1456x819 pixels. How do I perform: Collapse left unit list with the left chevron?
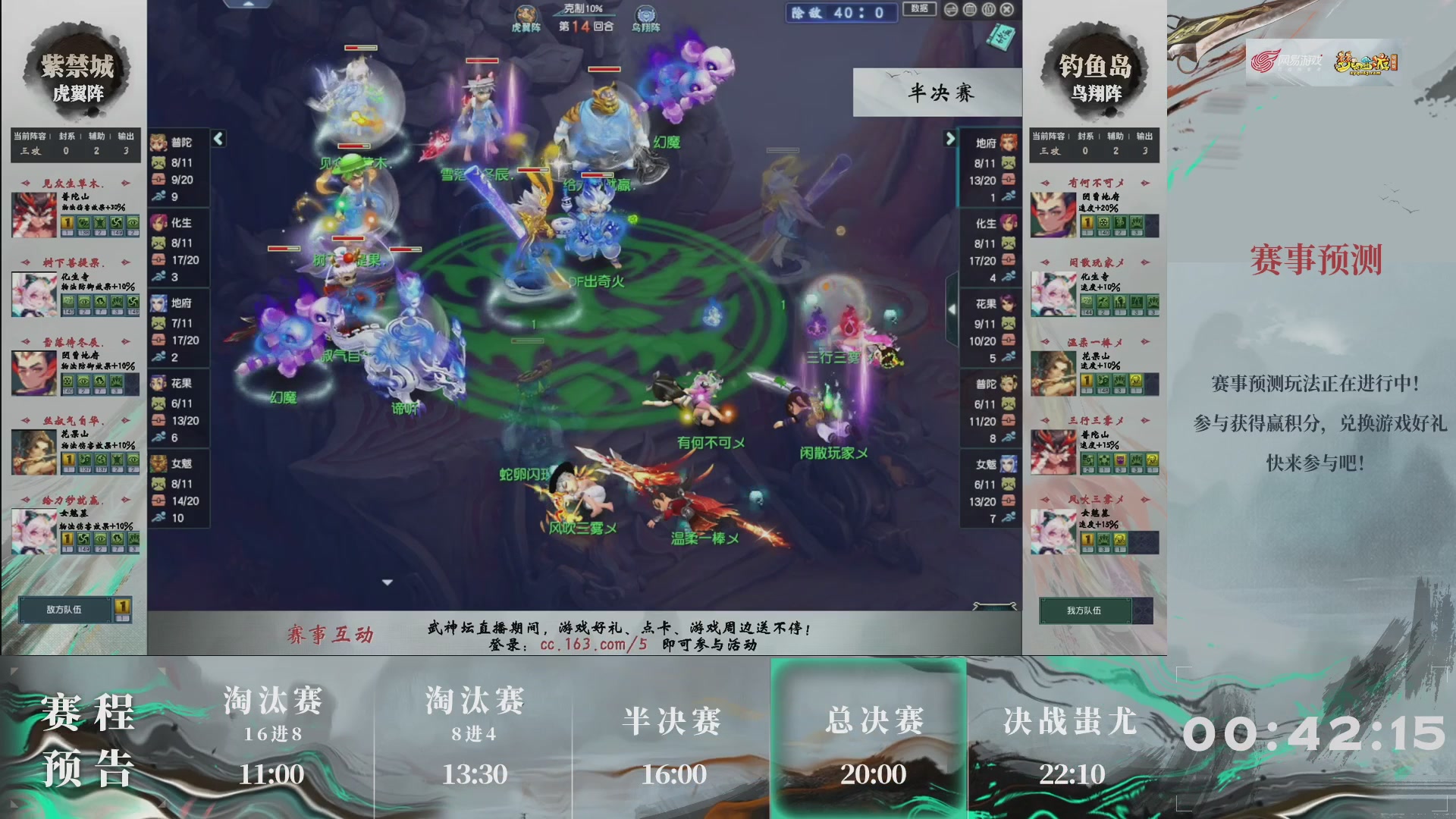click(218, 139)
